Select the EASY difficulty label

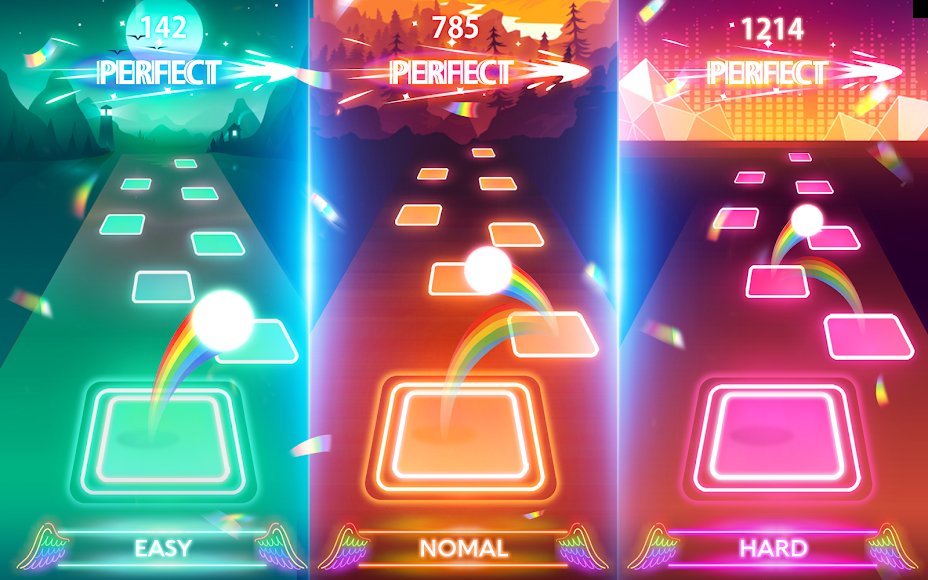tap(163, 548)
